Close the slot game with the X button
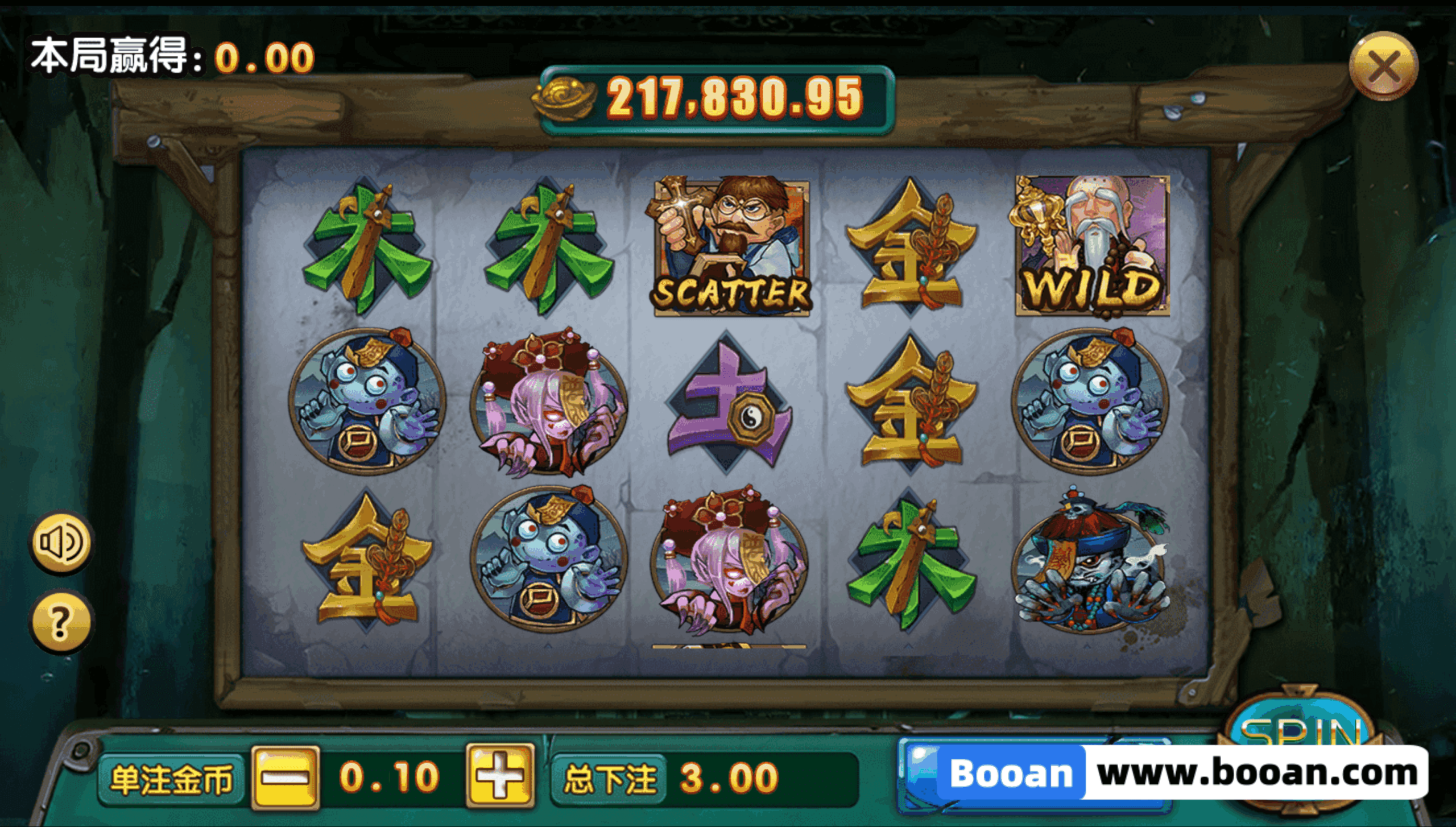 coord(1383,67)
